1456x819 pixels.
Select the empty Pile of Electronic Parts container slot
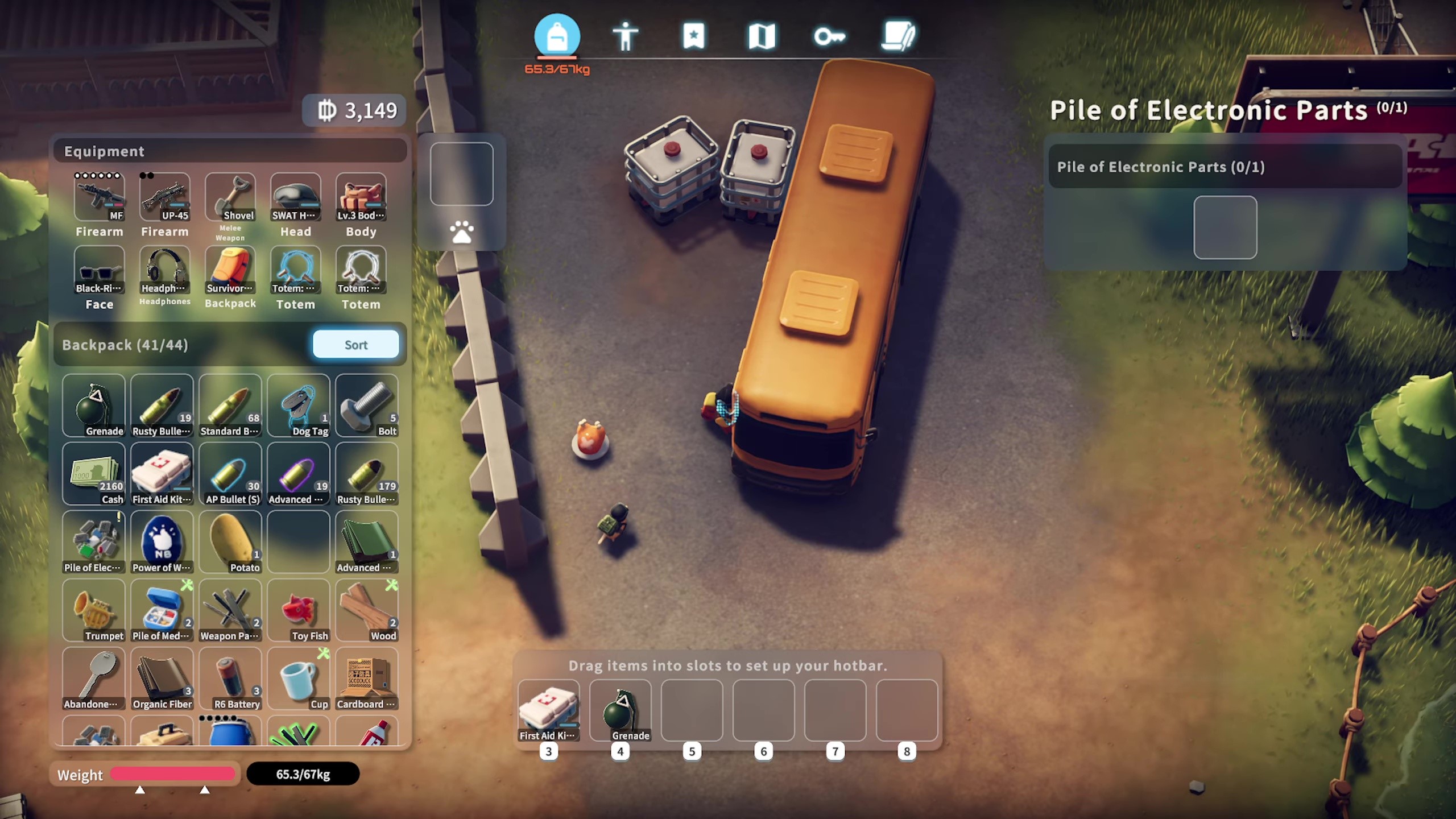(1225, 227)
